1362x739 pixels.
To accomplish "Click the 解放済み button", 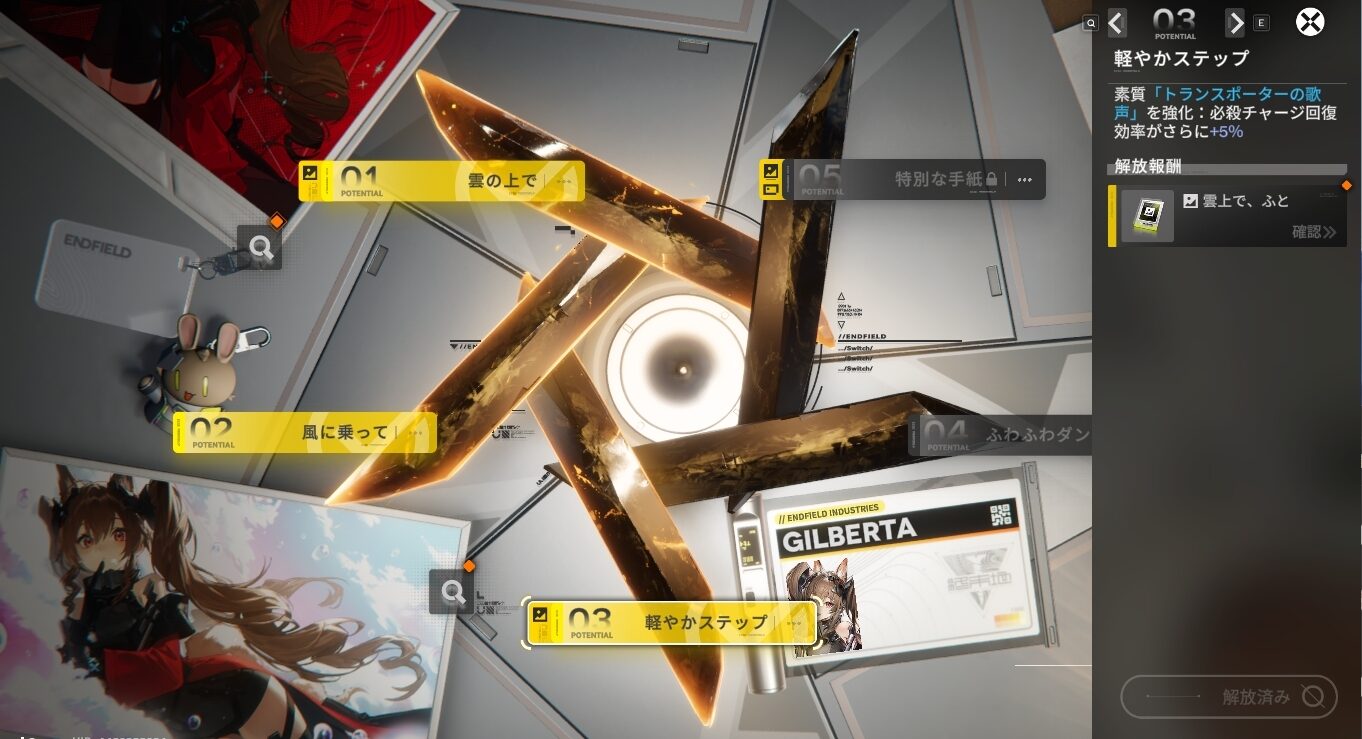I will 1229,697.
